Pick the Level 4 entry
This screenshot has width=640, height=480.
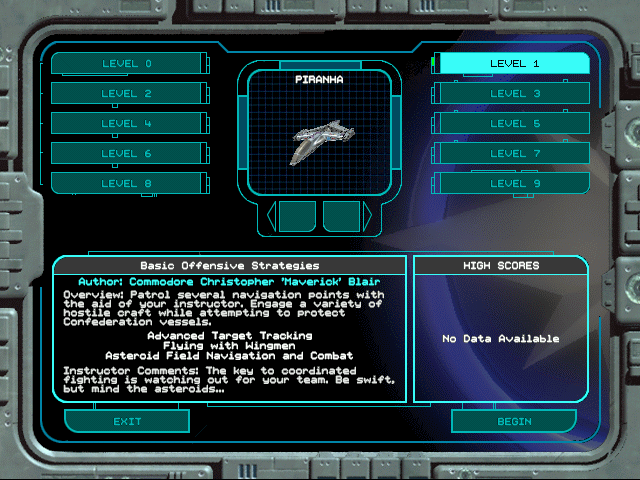[x=126, y=124]
